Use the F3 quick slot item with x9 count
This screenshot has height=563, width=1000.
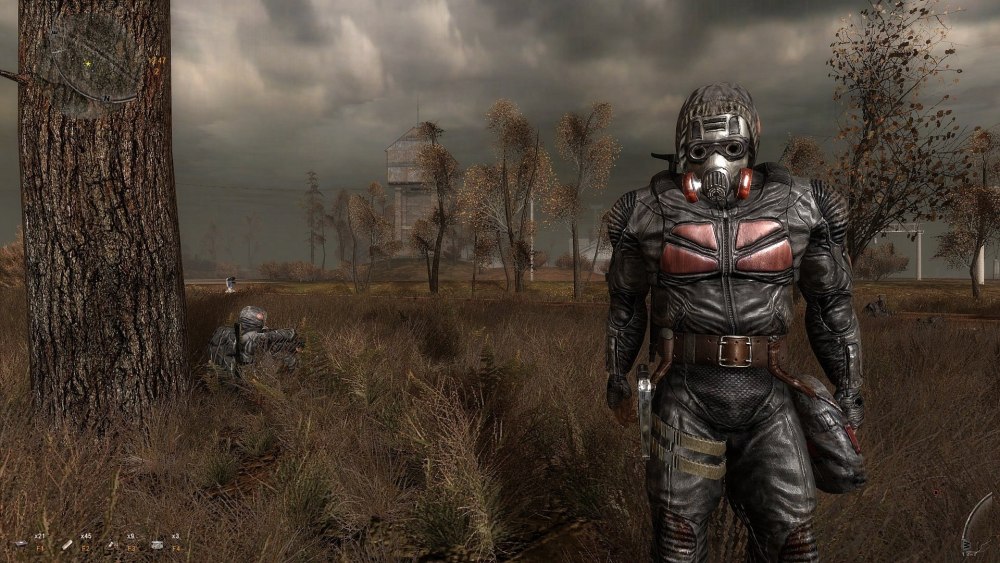tap(113, 544)
